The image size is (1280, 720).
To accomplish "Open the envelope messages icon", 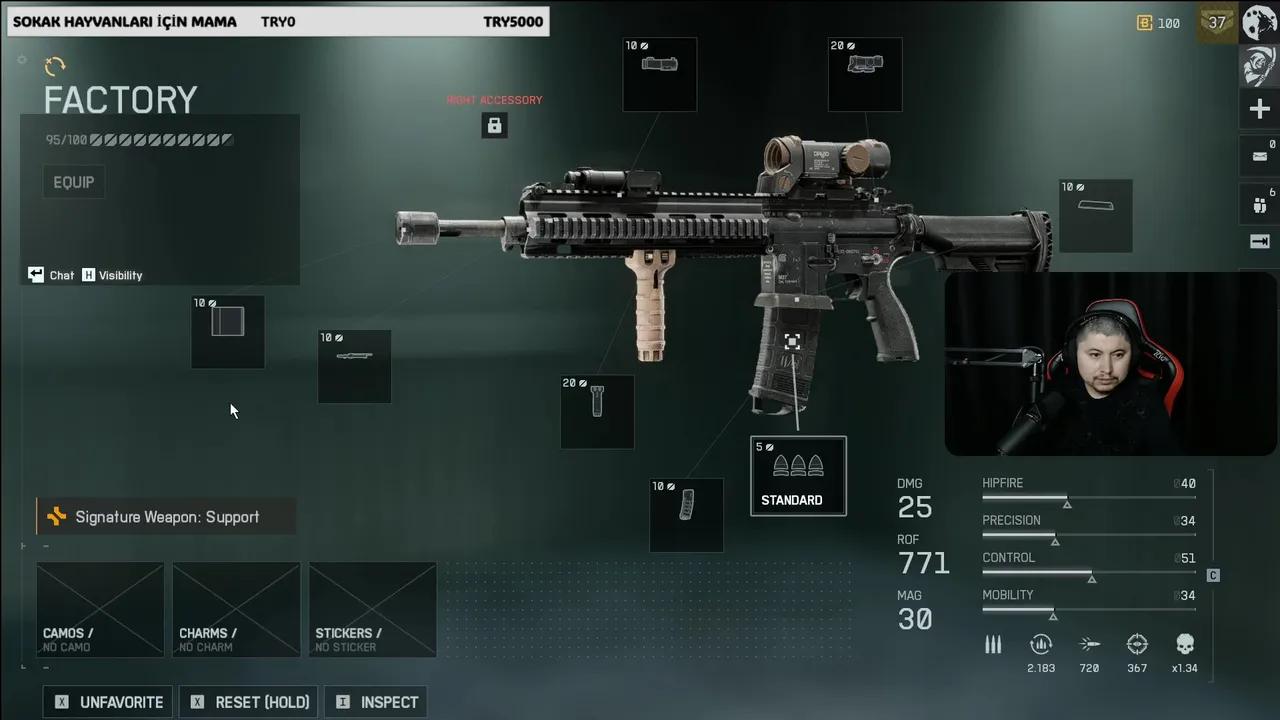I will [1259, 156].
